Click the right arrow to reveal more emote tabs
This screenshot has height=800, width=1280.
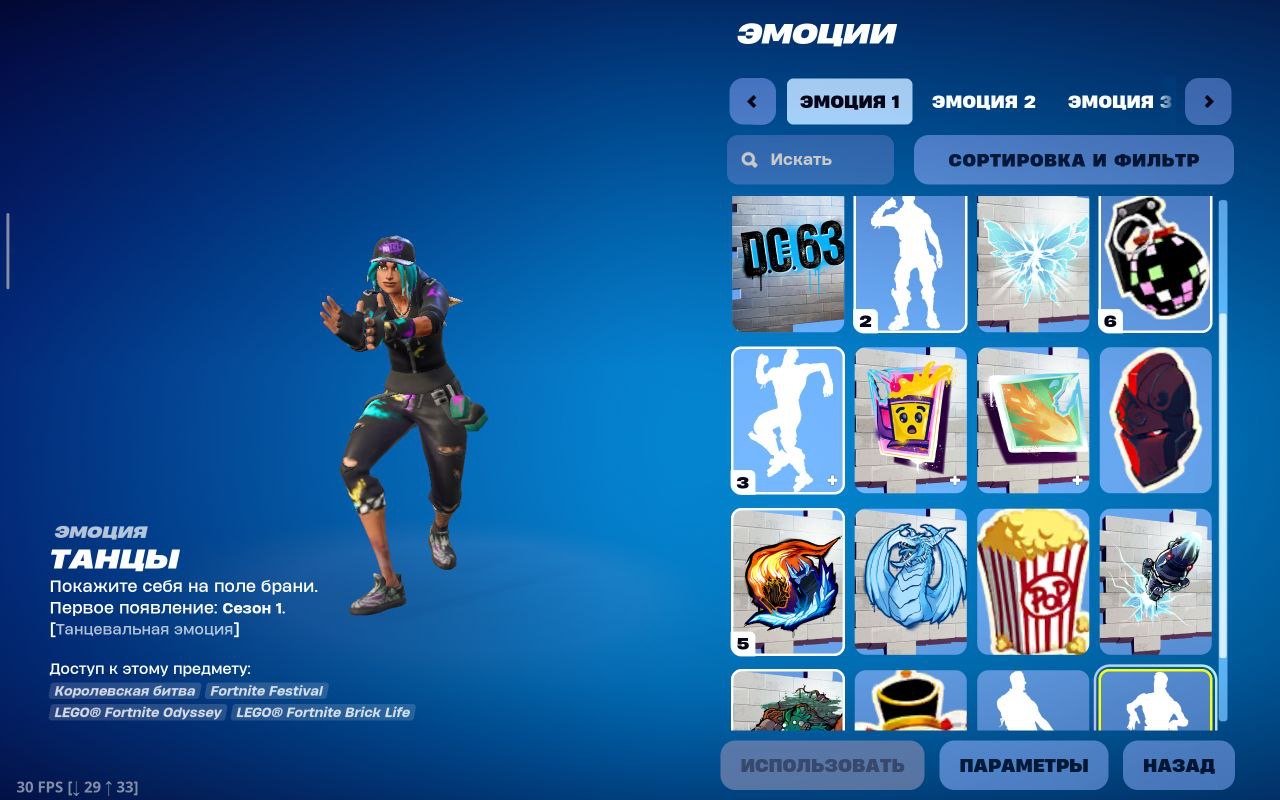1208,101
